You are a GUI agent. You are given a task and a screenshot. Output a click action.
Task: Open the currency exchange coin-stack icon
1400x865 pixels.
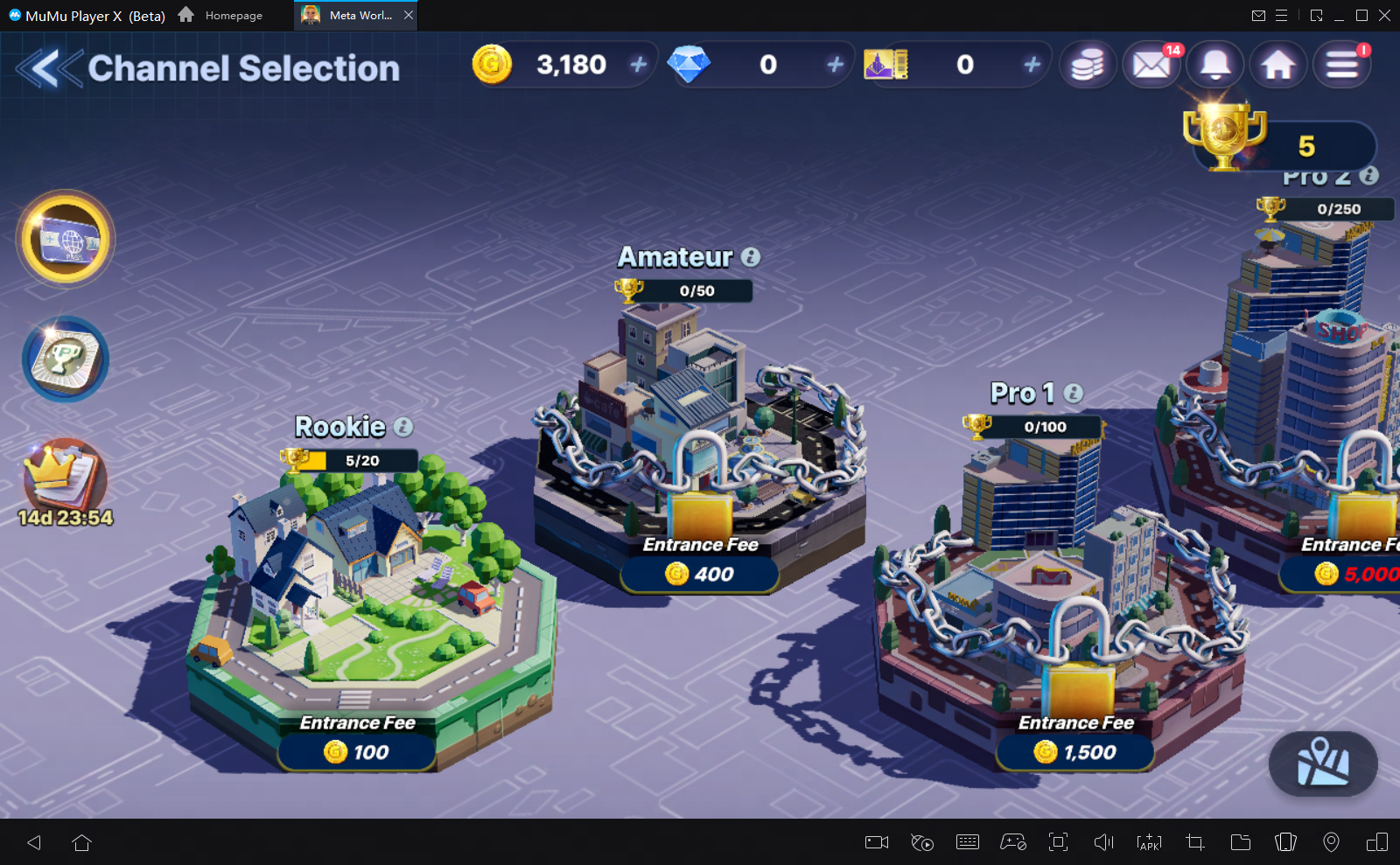(1087, 64)
